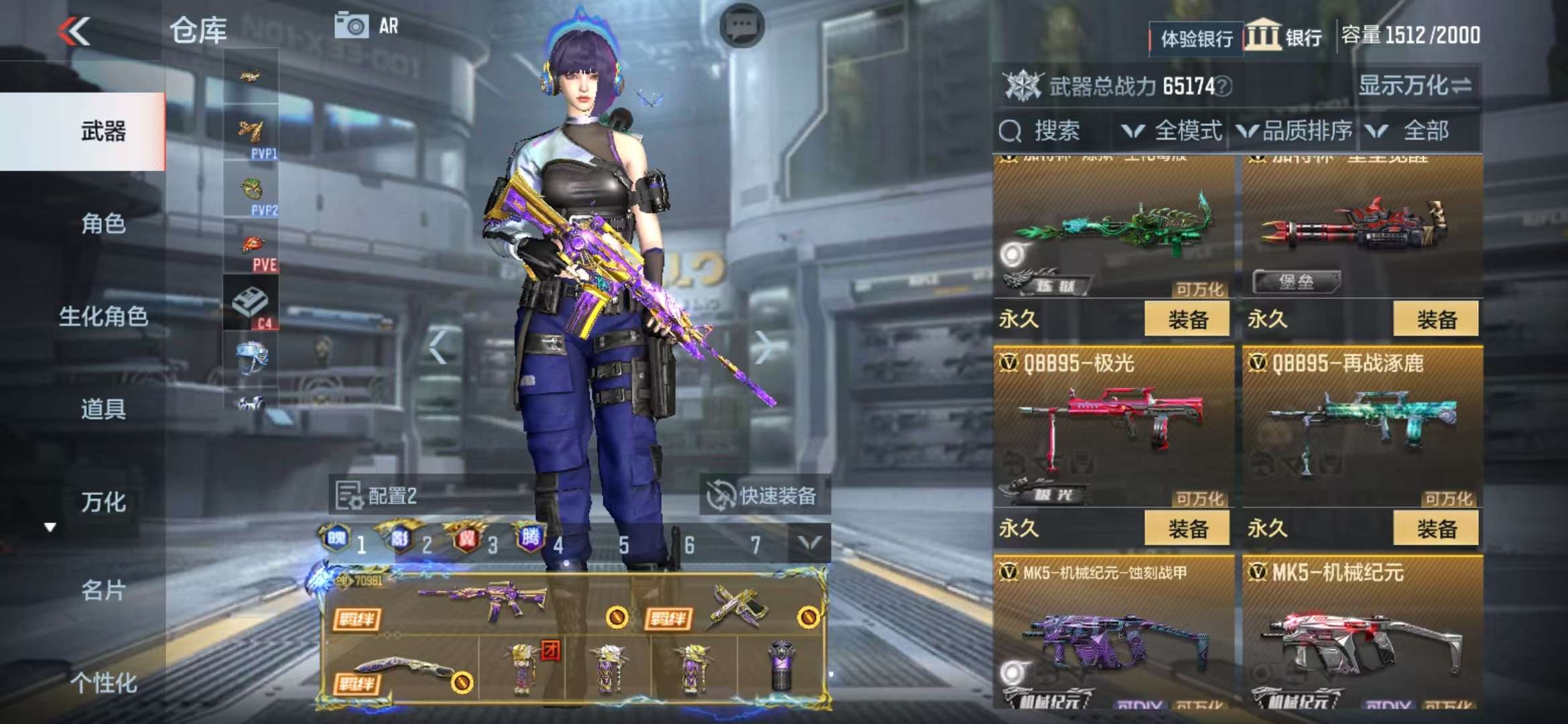
Task: Select the C4 loadout category icon
Action: [x=251, y=304]
